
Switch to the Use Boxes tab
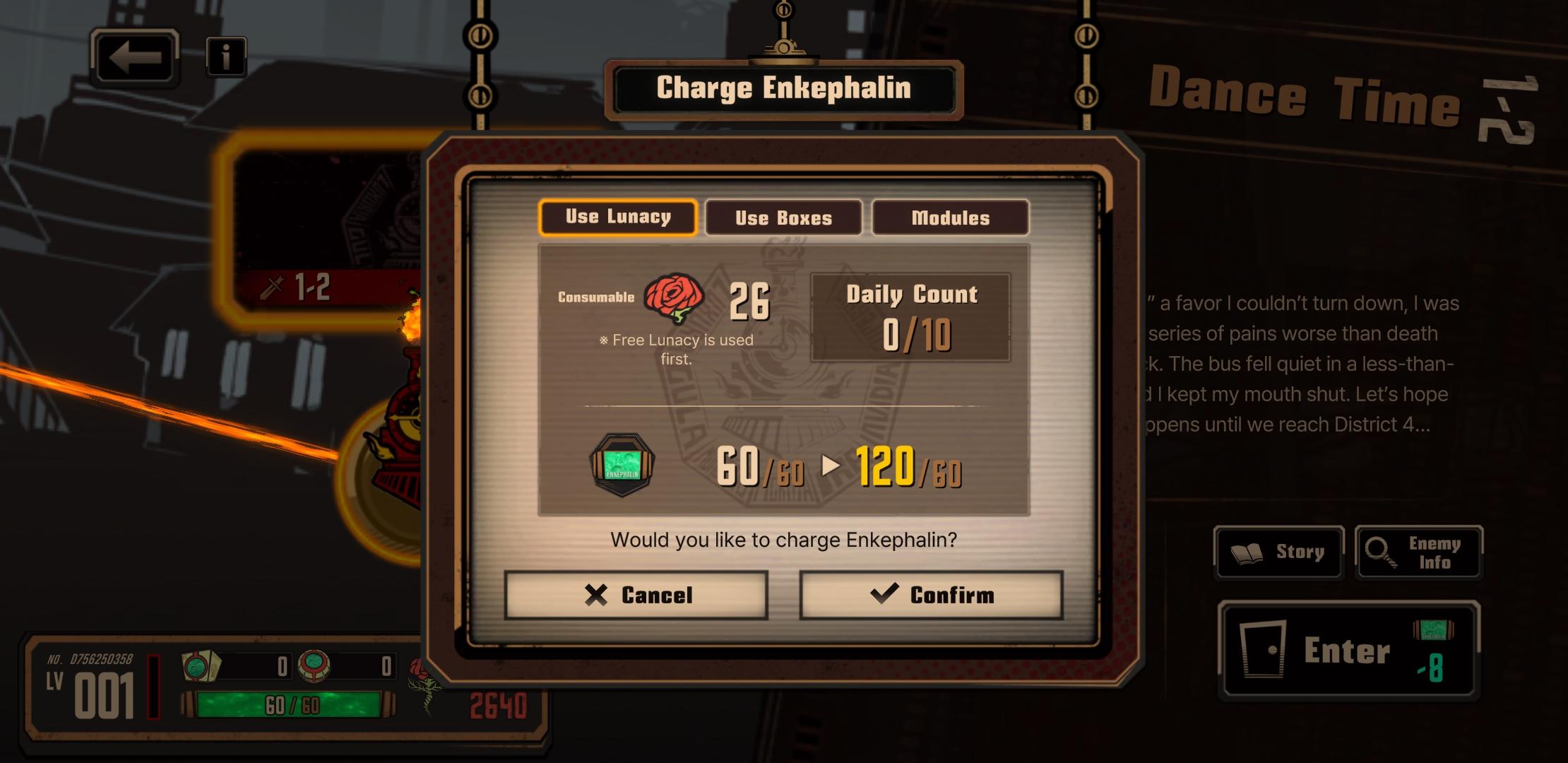point(784,218)
